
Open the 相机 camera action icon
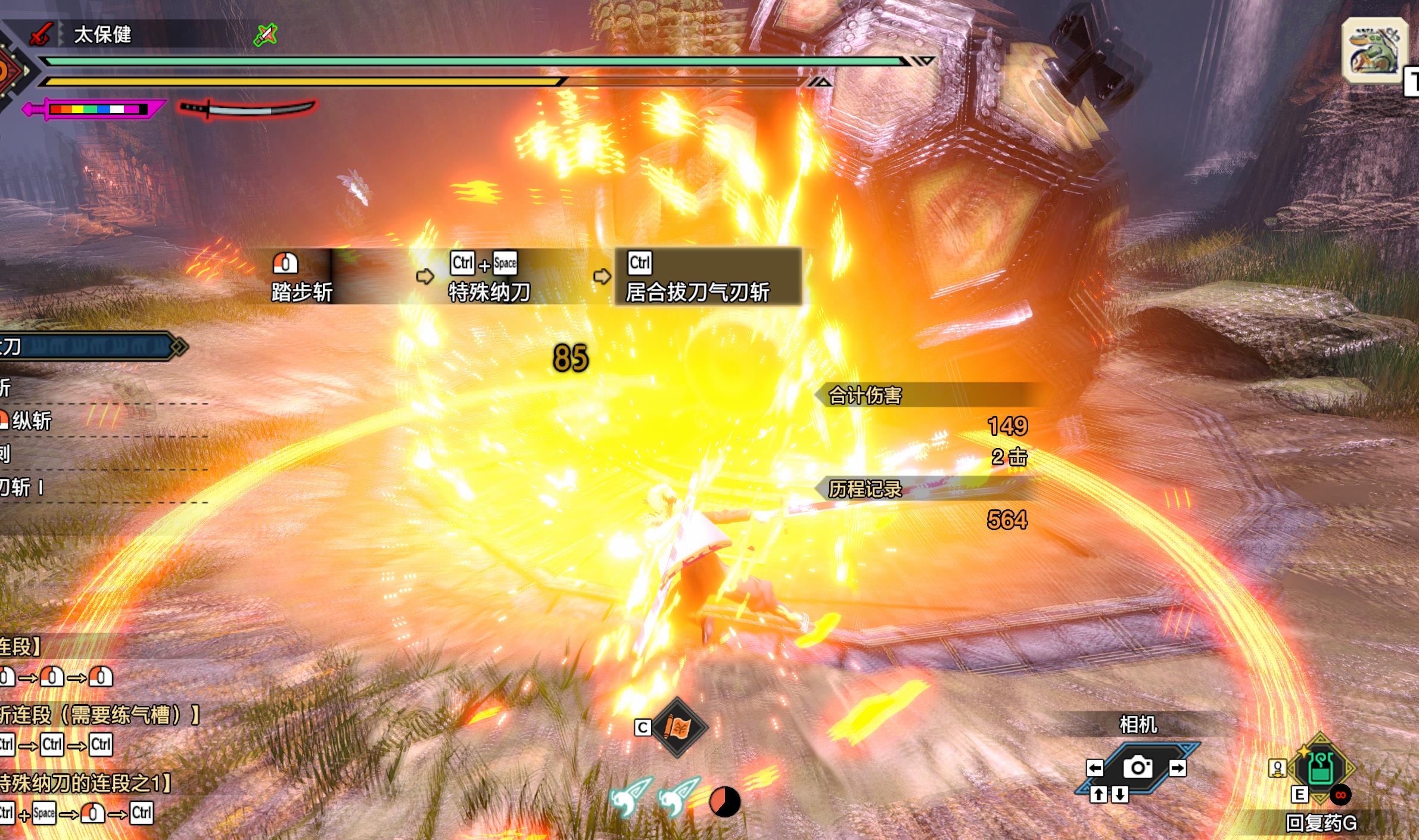pyautogui.click(x=1137, y=767)
